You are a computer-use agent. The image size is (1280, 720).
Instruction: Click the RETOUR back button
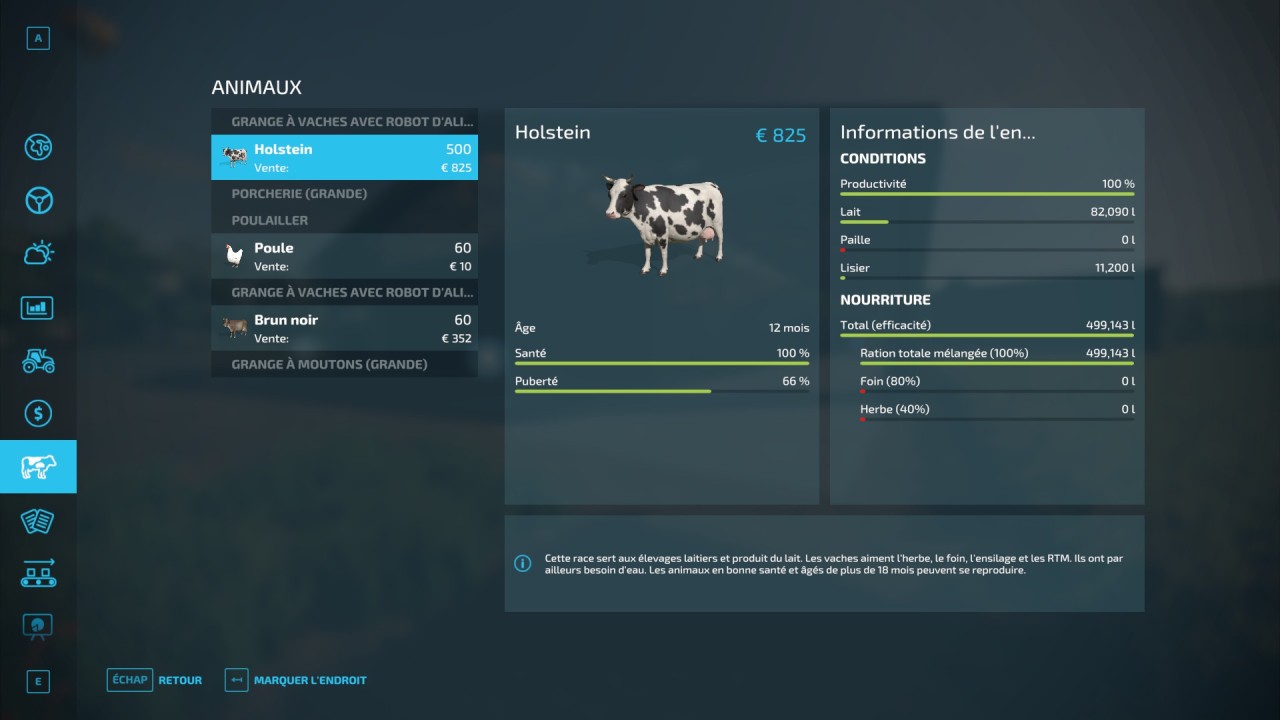pyautogui.click(x=155, y=680)
